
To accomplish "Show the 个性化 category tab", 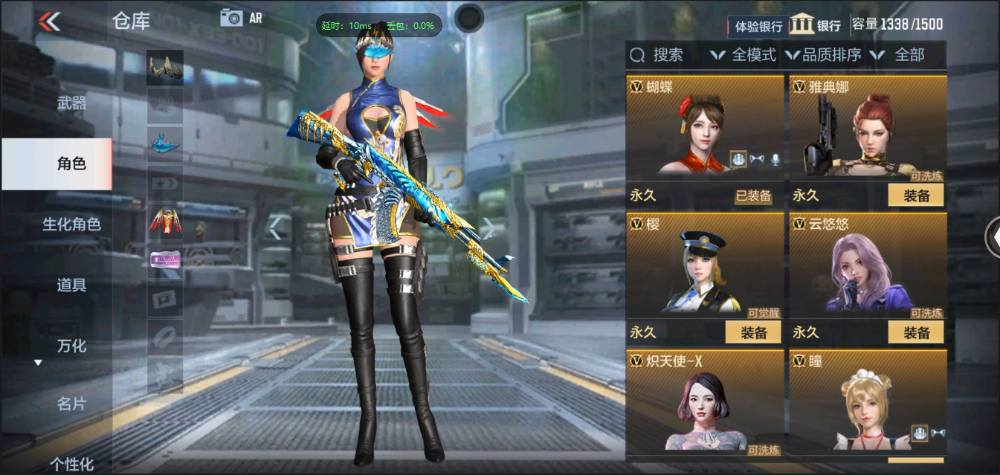I will pyautogui.click(x=71, y=463).
